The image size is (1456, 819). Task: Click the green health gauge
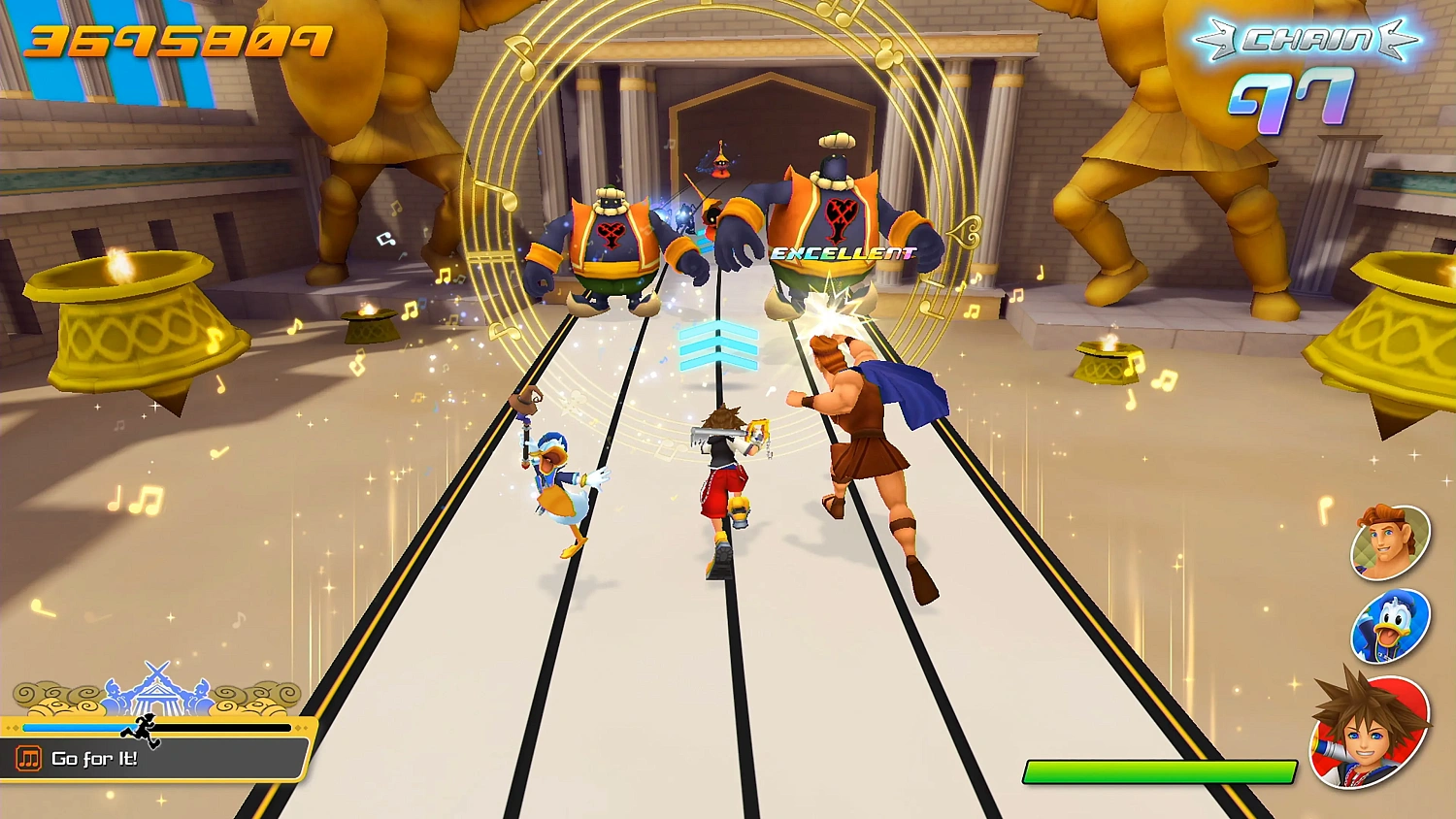pyautogui.click(x=1158, y=771)
